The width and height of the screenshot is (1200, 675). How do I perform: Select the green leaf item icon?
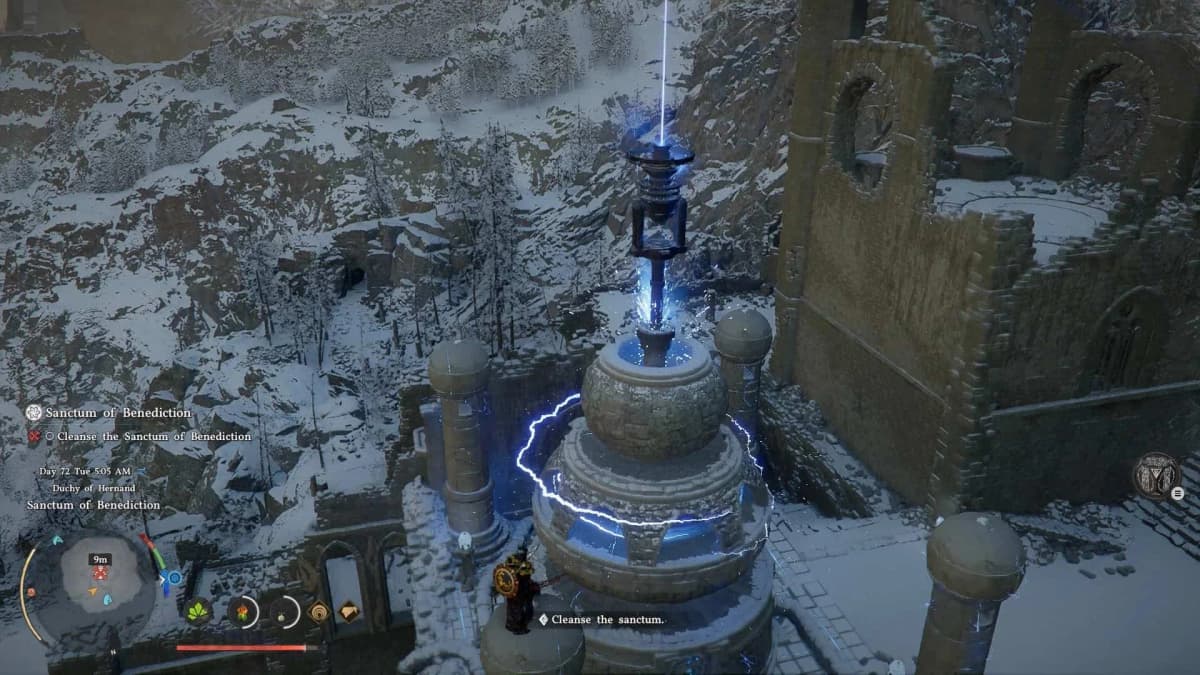point(198,611)
